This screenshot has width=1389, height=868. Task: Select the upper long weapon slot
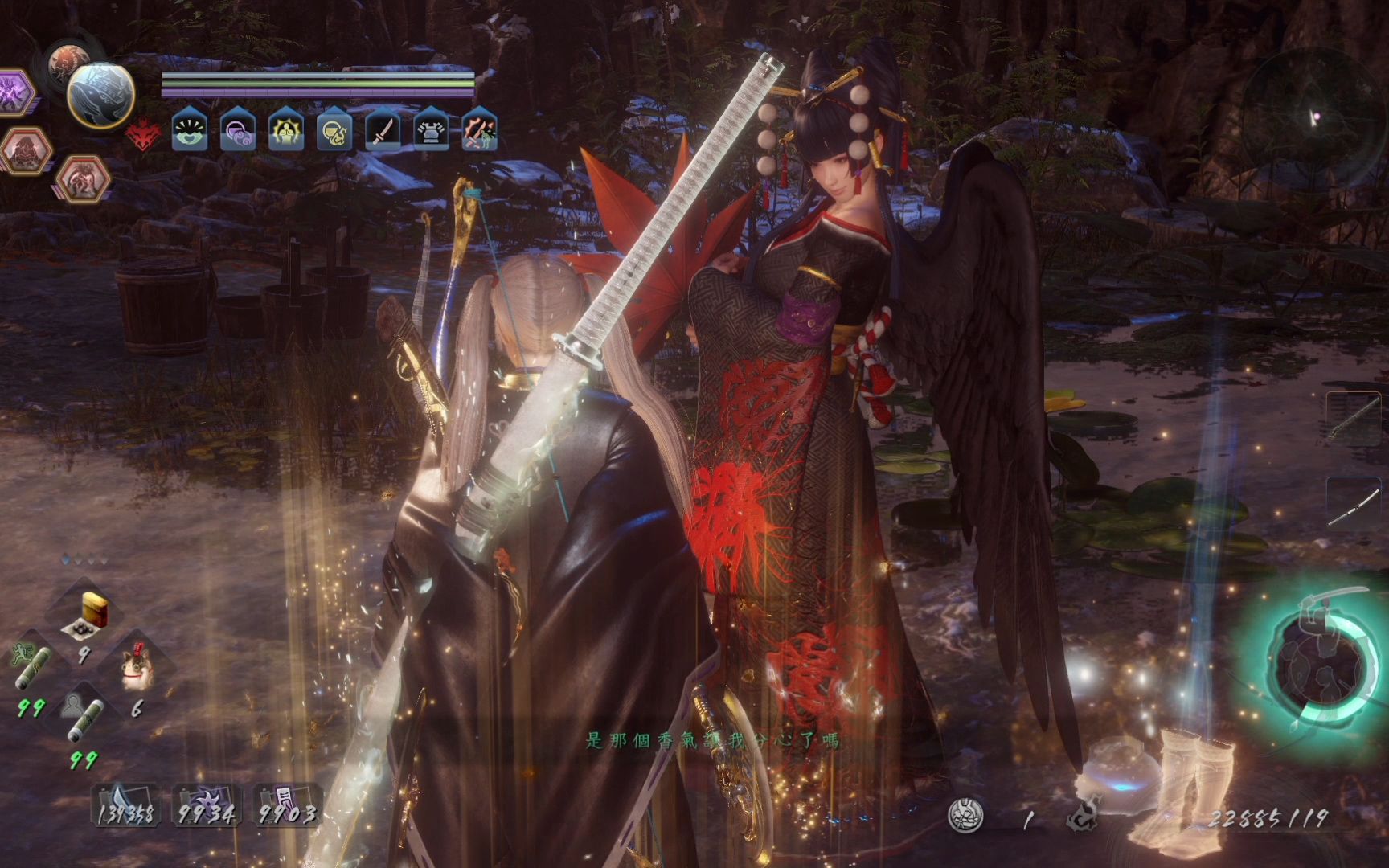click(1354, 418)
